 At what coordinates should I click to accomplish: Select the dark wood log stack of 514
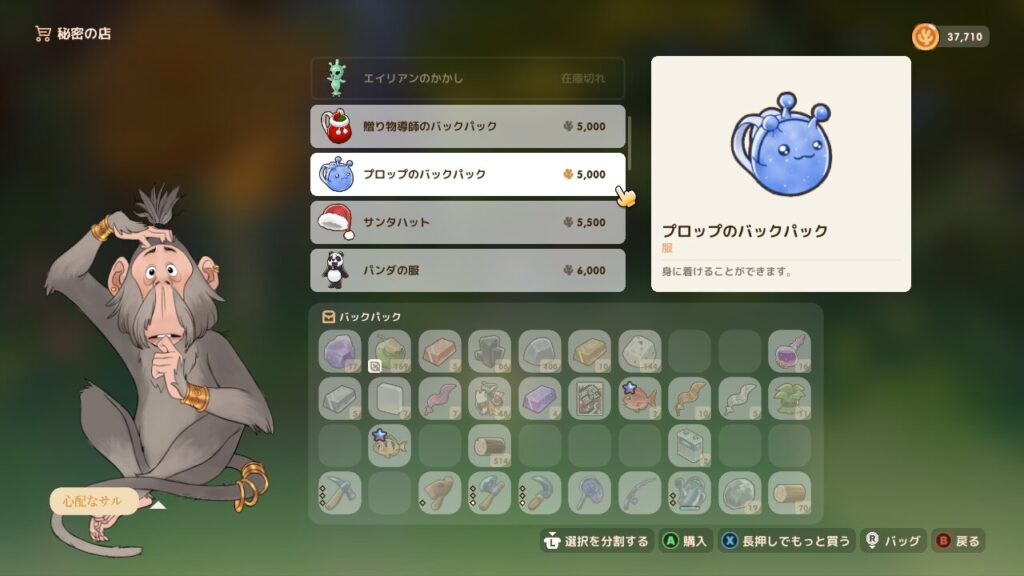[x=490, y=445]
